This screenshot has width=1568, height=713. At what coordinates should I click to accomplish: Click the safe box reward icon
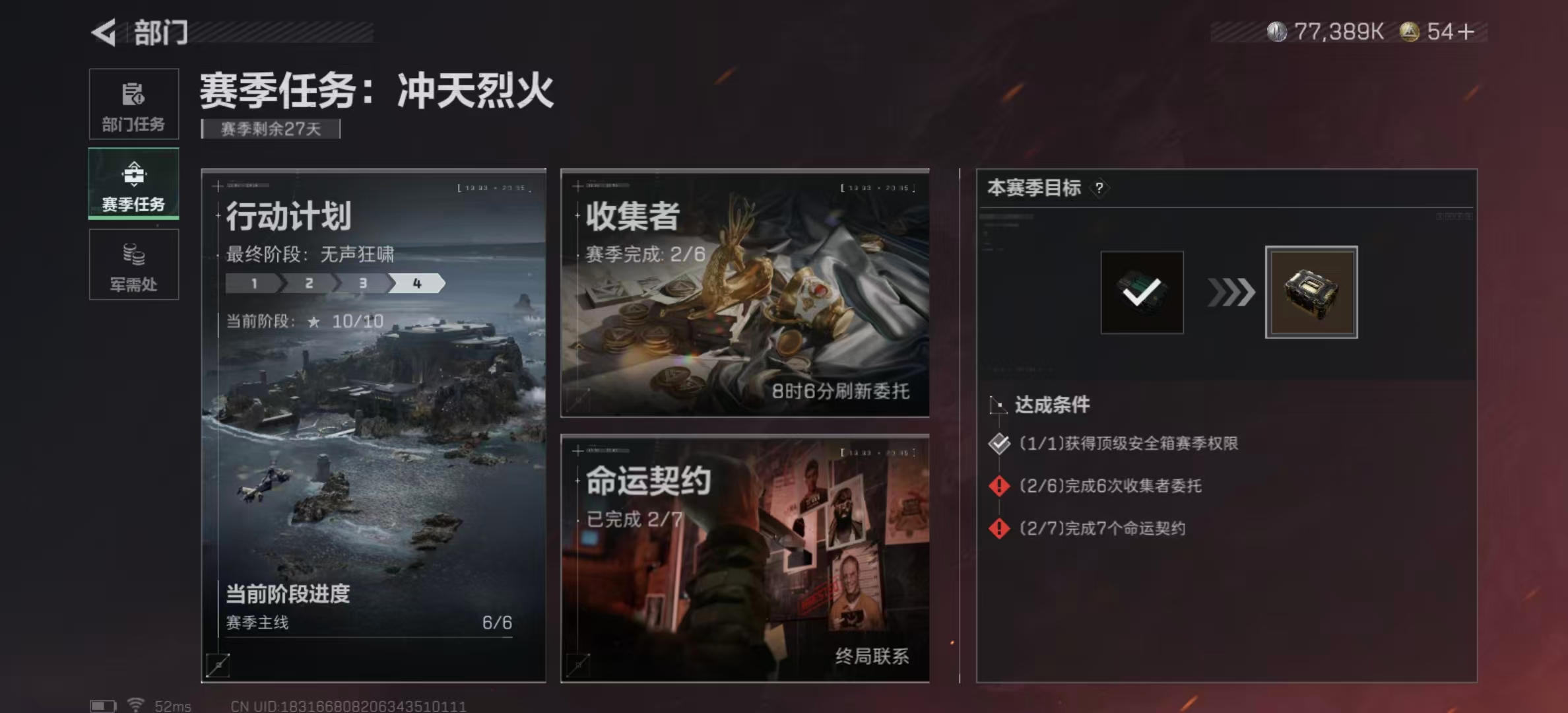click(x=1311, y=291)
